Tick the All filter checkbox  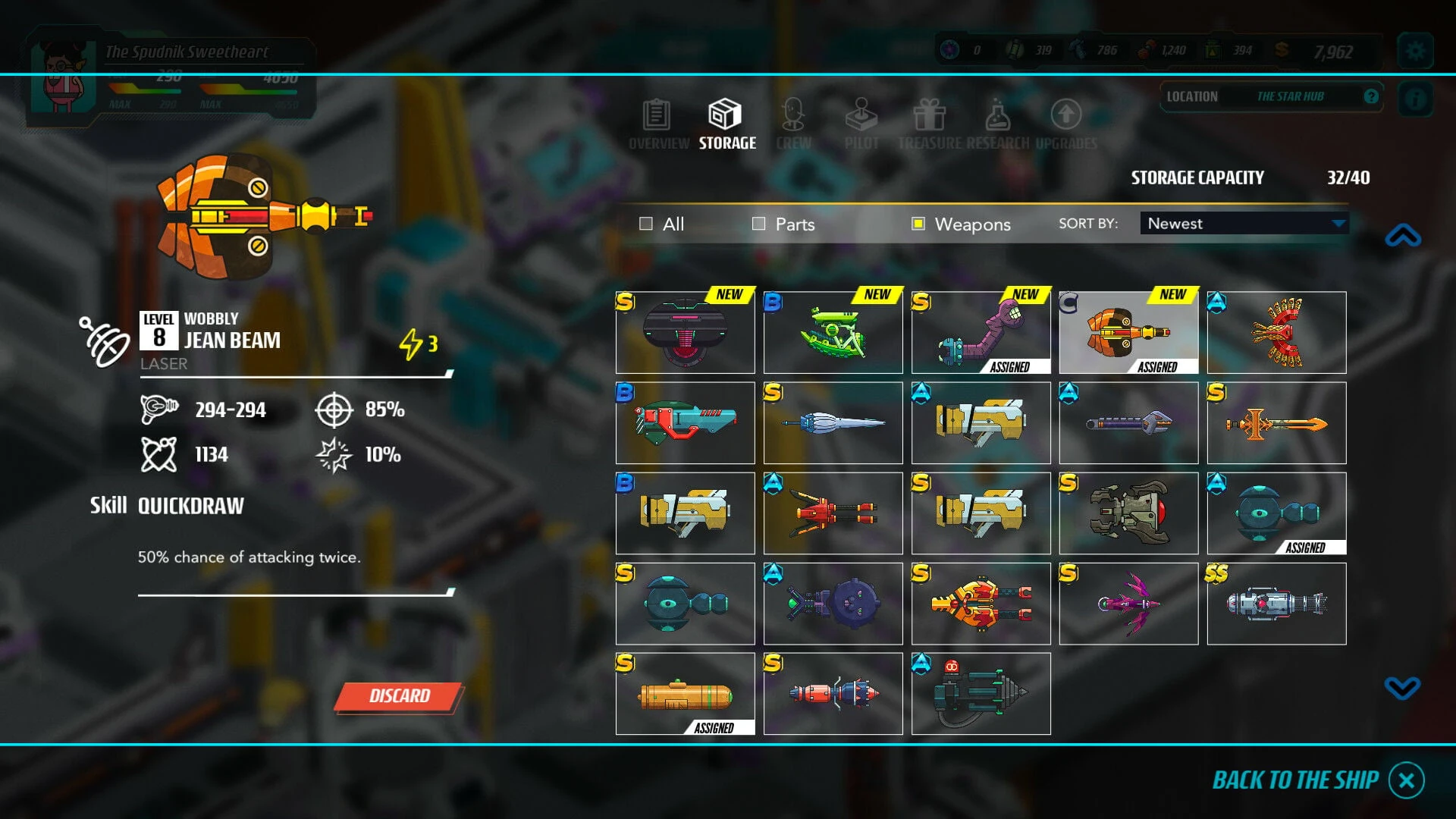[x=646, y=224]
